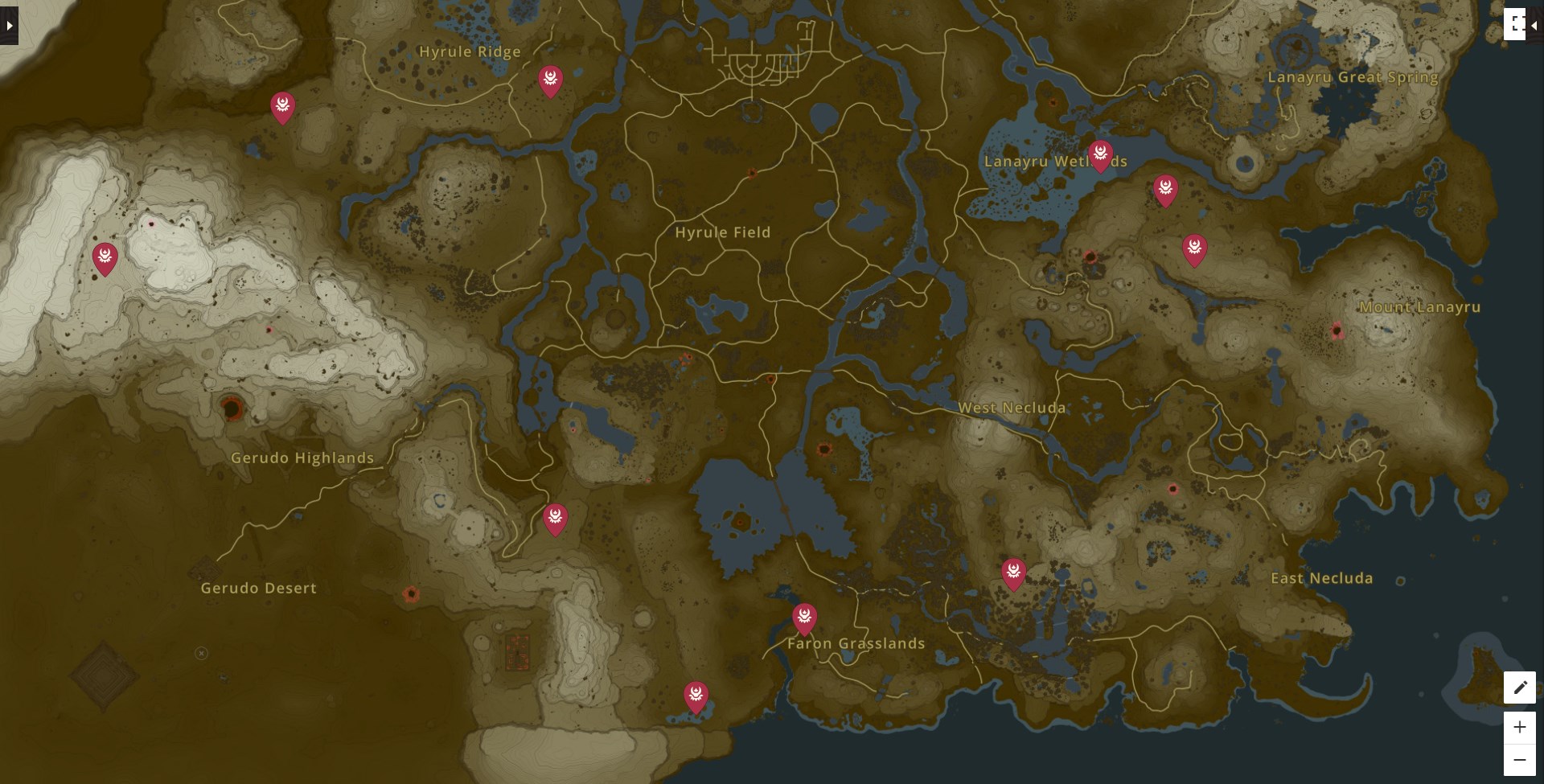
Task: Zoom out using the minus button
Action: (1520, 758)
